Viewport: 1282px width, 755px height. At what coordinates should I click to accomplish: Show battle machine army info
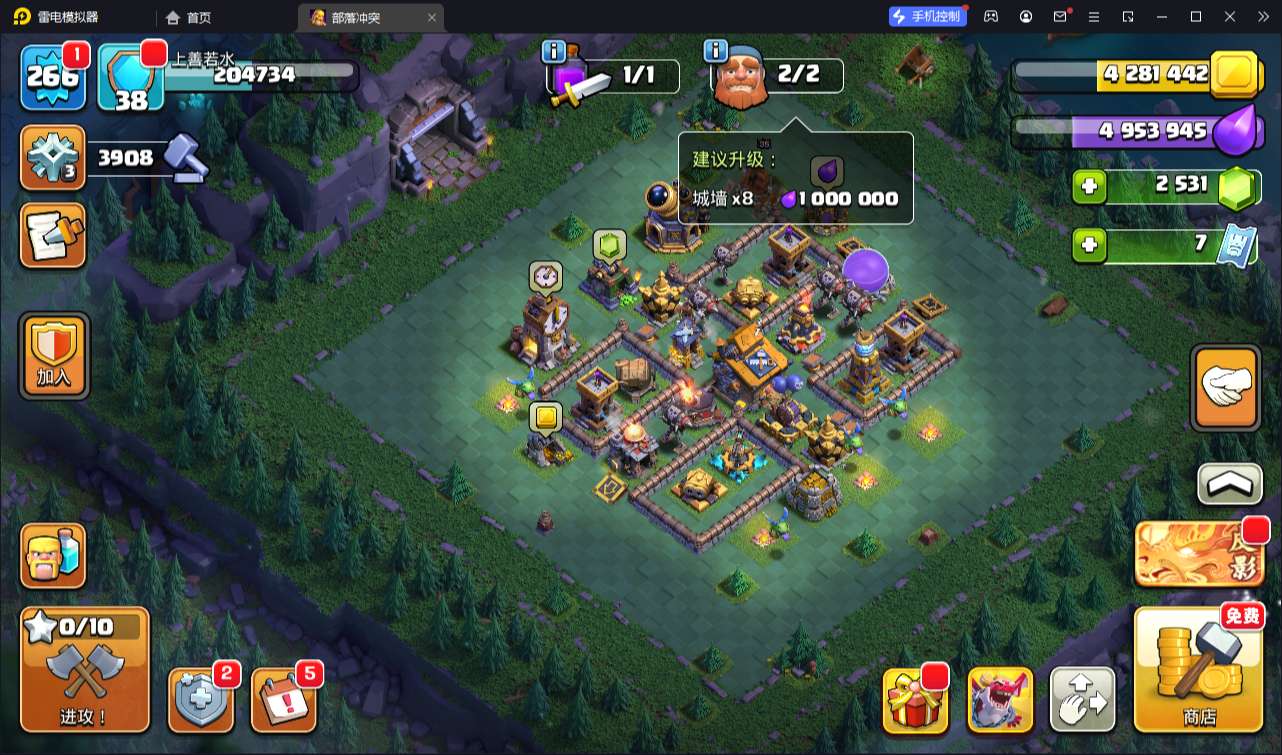(x=553, y=51)
